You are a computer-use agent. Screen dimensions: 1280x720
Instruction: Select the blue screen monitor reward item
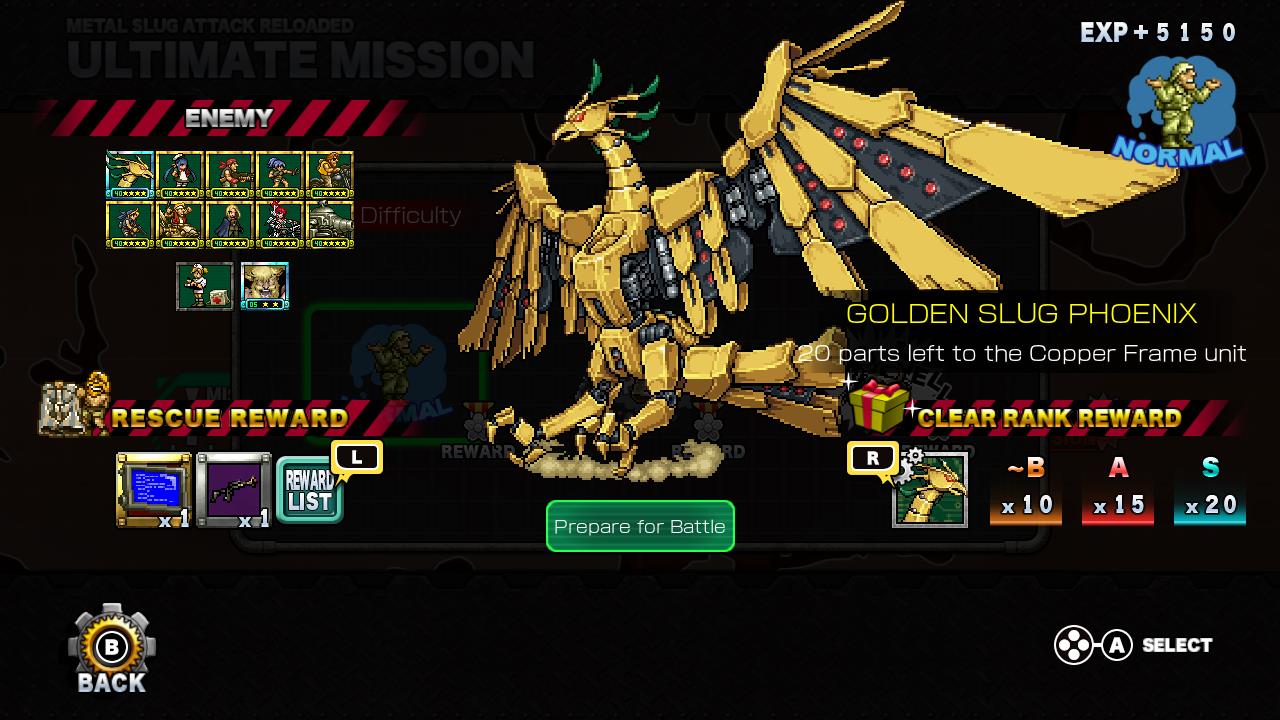[153, 490]
